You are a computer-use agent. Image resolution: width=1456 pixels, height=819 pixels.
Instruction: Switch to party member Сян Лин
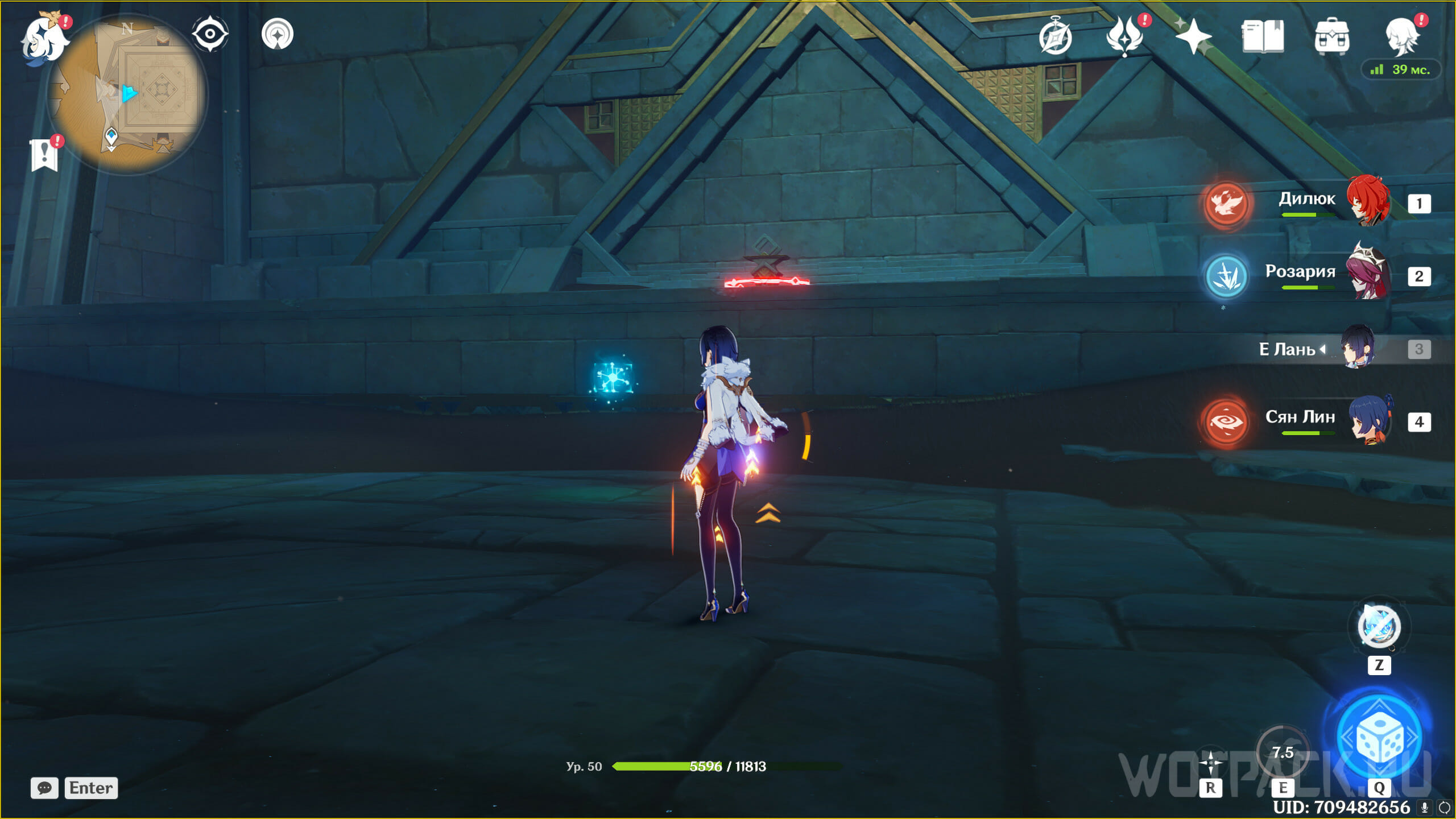(x=1368, y=421)
